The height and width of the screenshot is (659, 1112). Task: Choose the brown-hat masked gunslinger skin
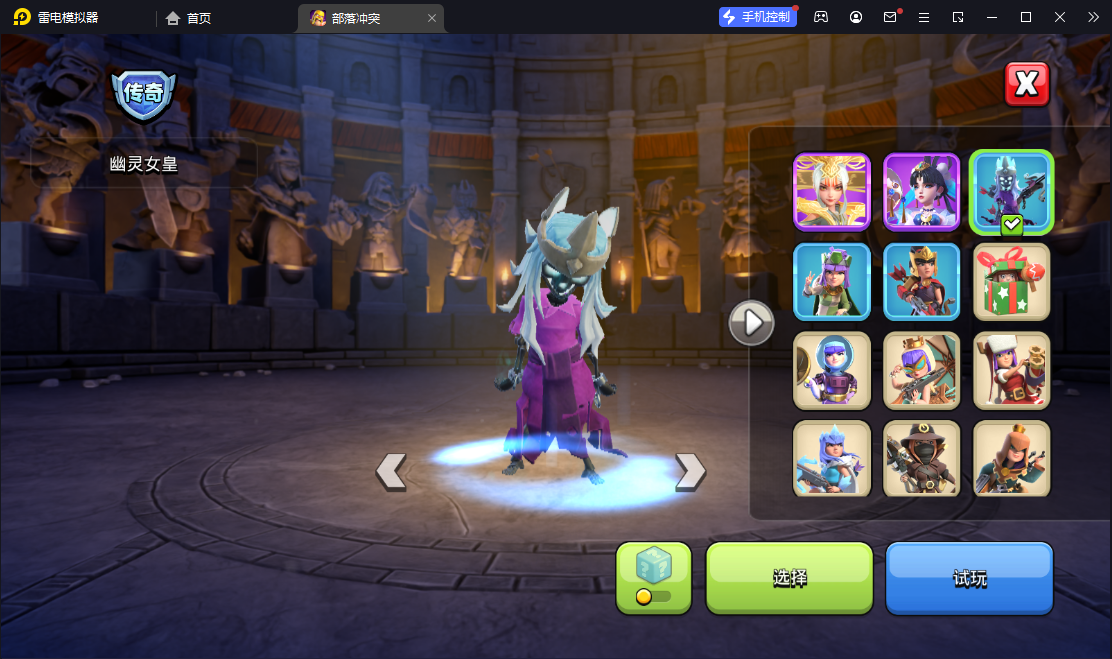(921, 459)
